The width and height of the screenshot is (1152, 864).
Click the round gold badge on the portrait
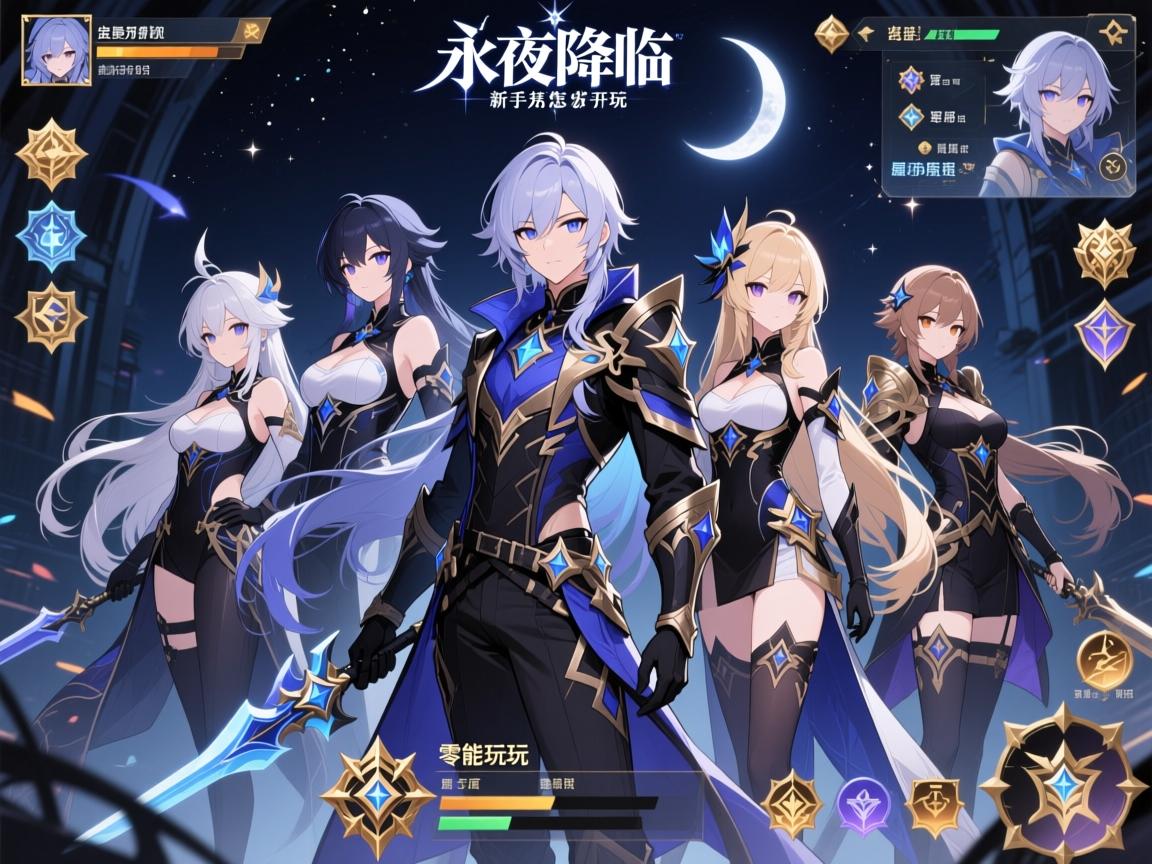coord(1115,165)
